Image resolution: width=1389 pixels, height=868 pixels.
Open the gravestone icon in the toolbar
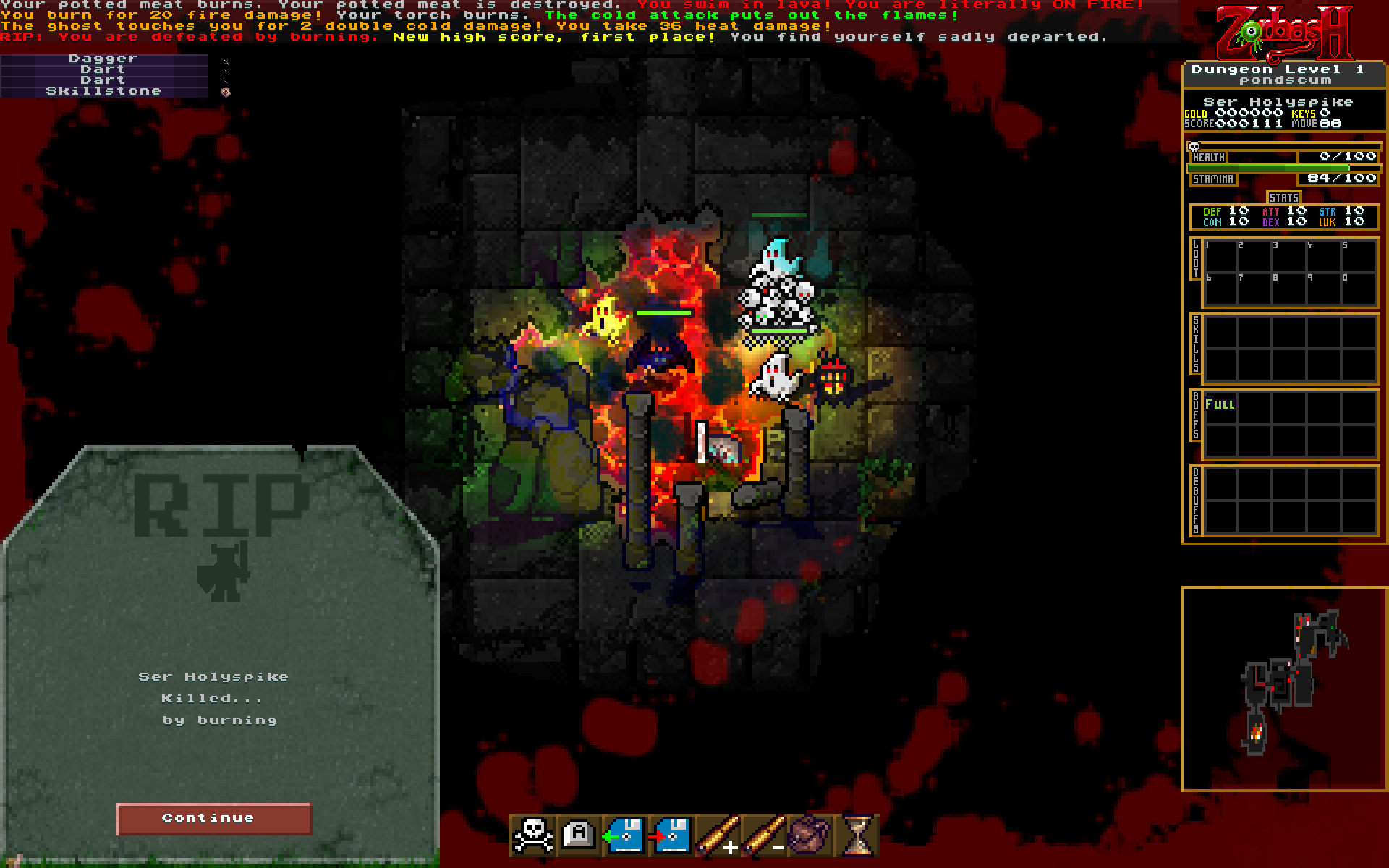579,835
